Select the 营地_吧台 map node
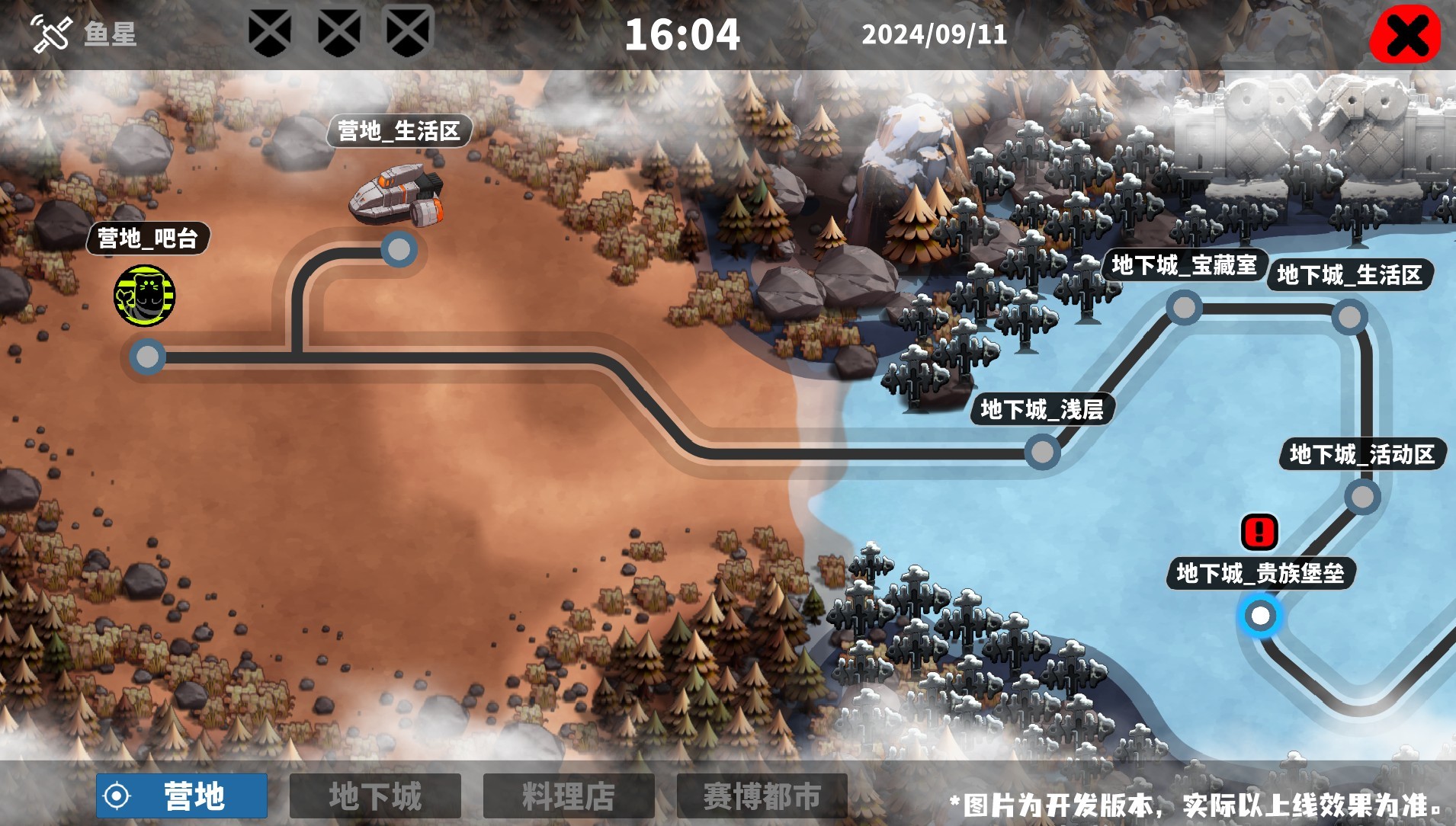This screenshot has height=826, width=1456. (x=147, y=356)
